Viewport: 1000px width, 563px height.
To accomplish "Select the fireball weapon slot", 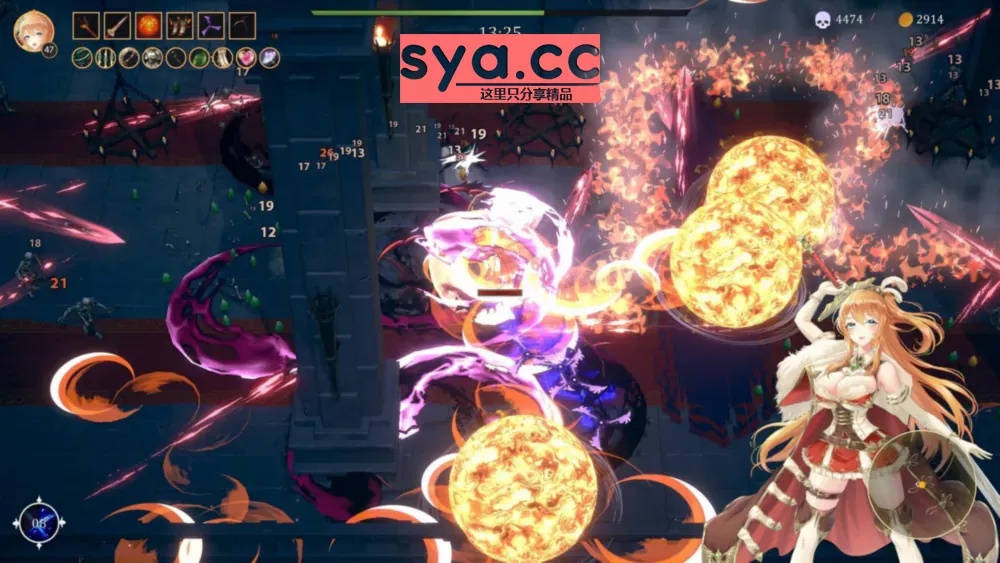I will [x=149, y=25].
